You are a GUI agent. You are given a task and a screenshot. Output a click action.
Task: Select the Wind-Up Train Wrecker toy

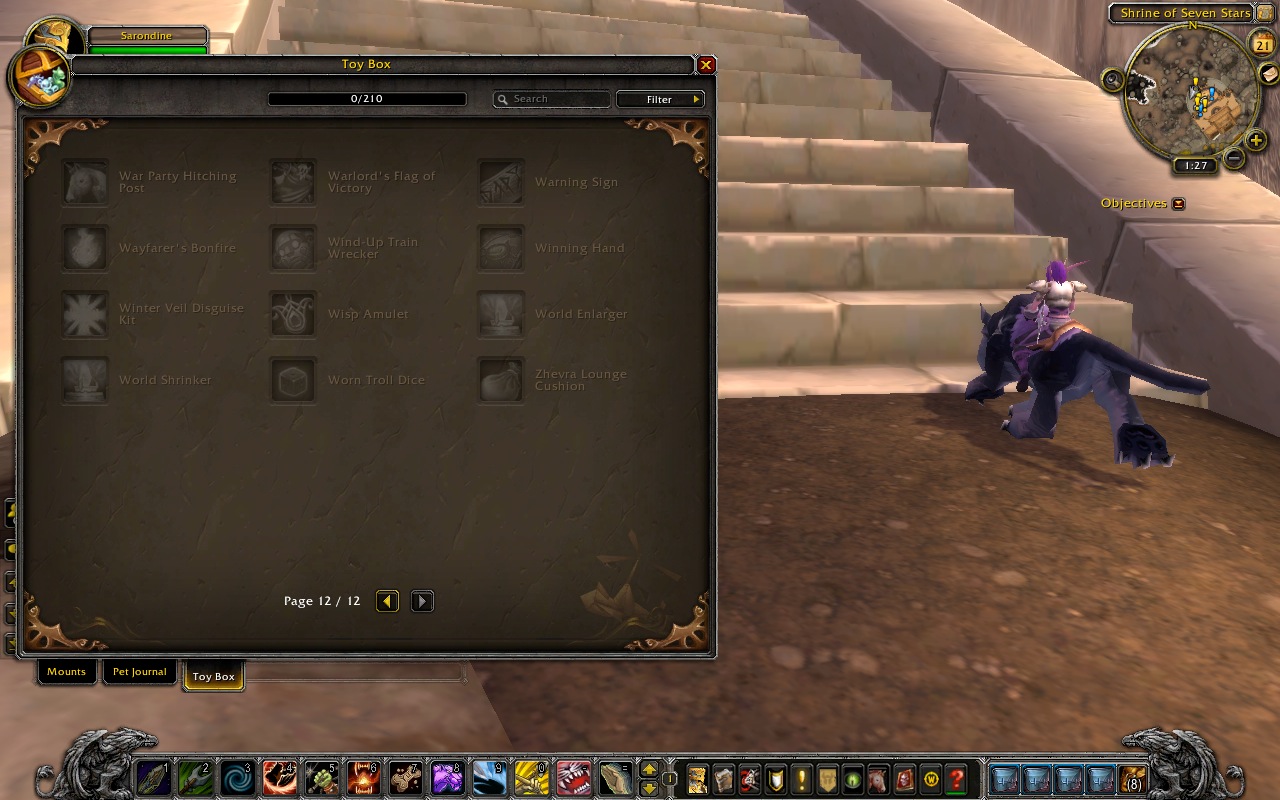pyautogui.click(x=294, y=249)
